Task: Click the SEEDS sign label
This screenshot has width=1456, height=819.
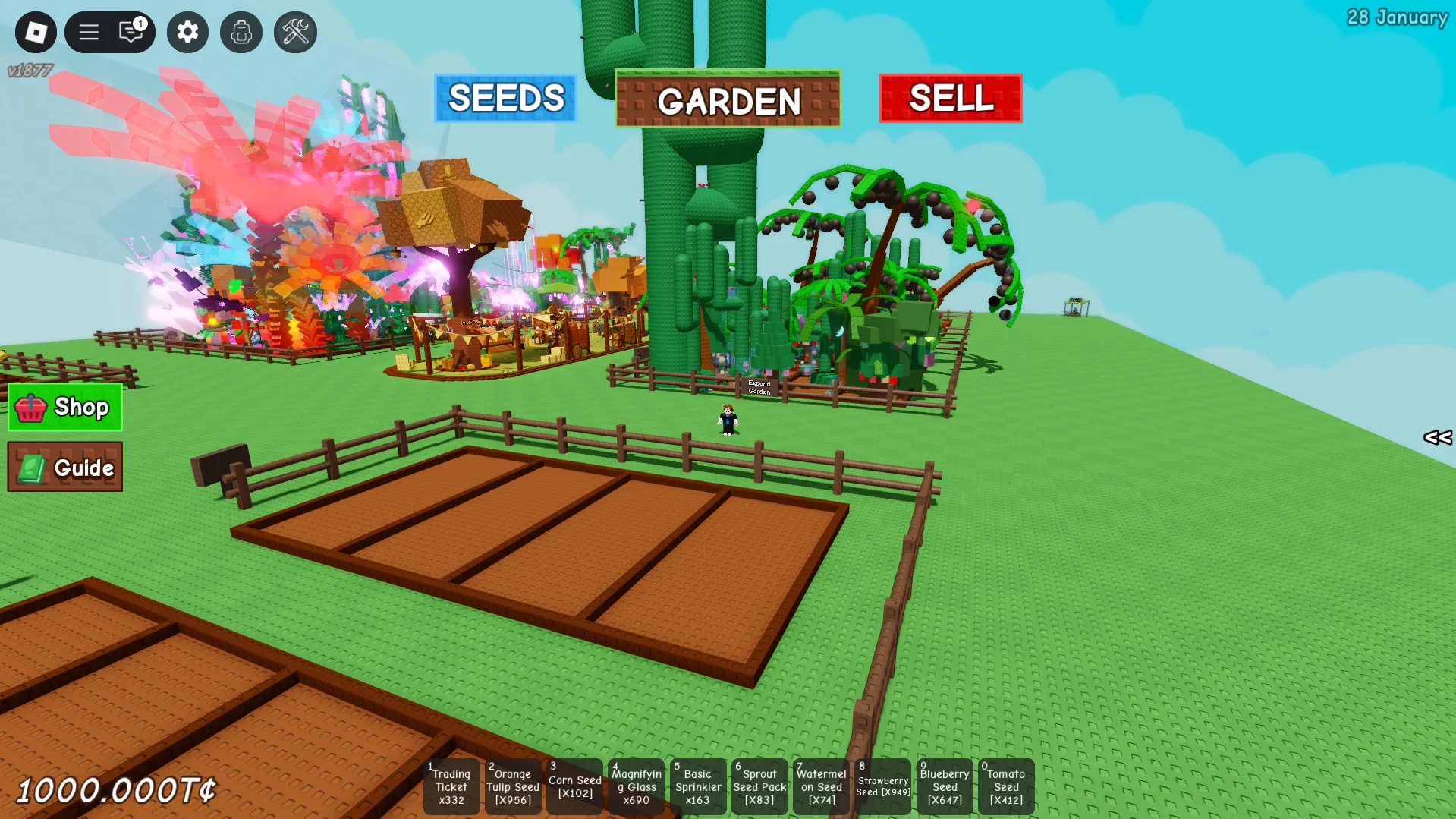Action: point(505,97)
